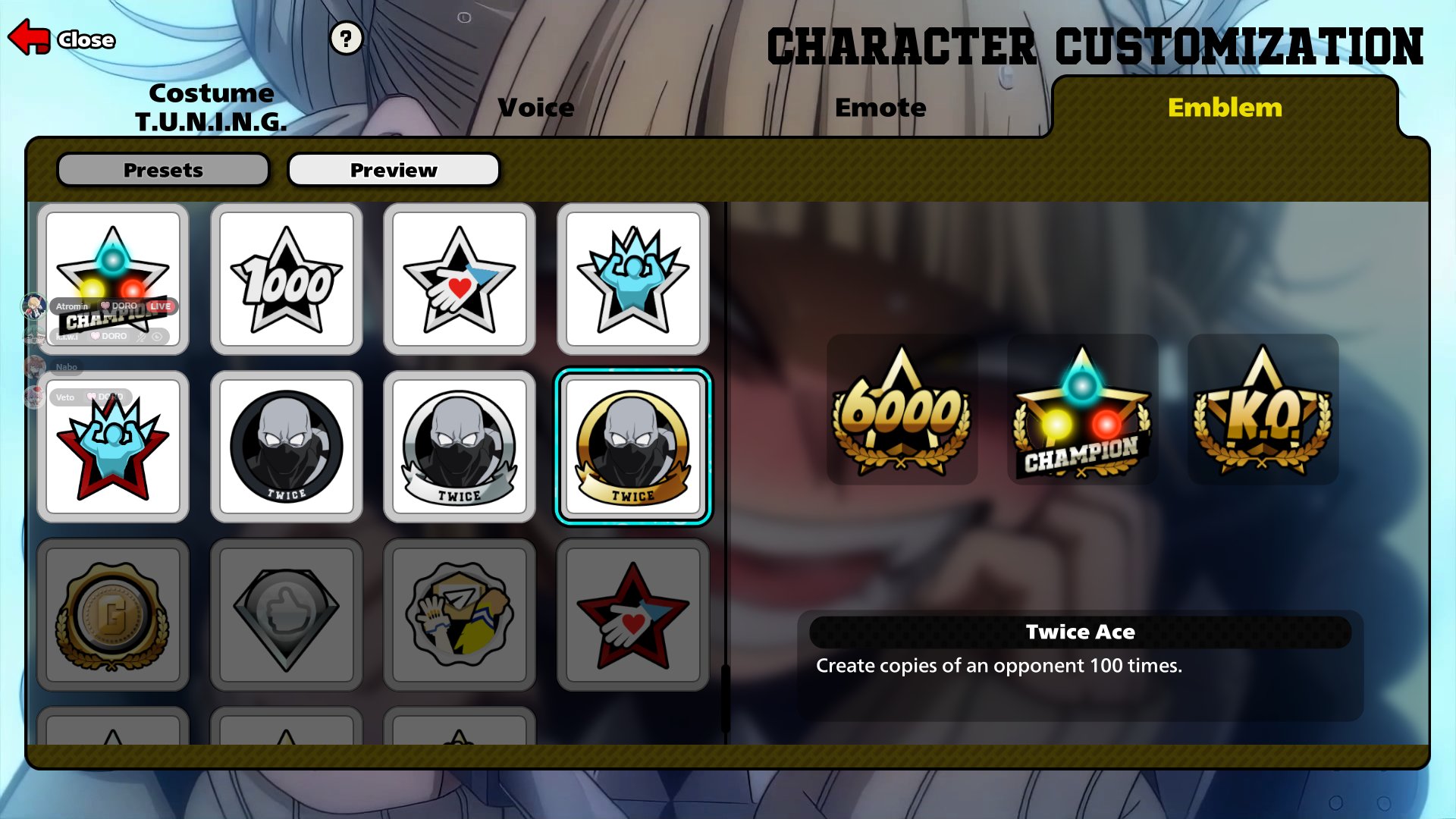
Task: Choose the locked thumbs-up diamond emblem
Action: [287, 615]
